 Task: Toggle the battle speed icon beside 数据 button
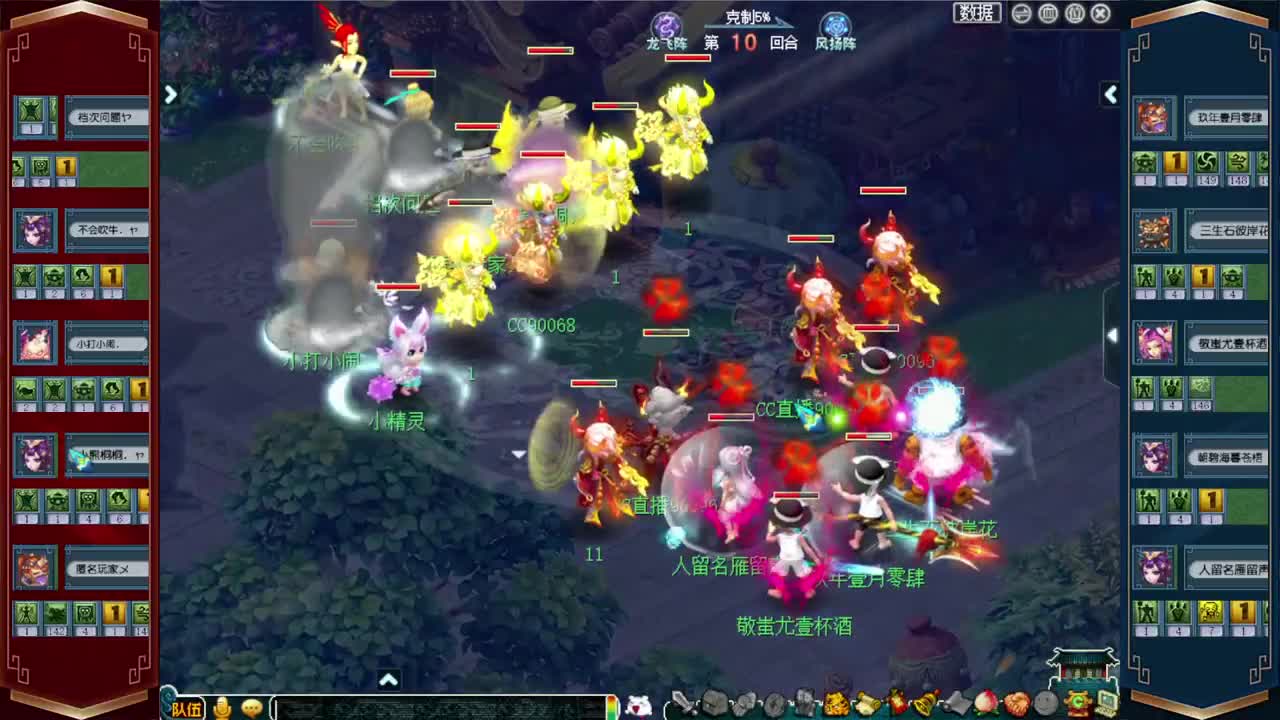tap(1021, 14)
